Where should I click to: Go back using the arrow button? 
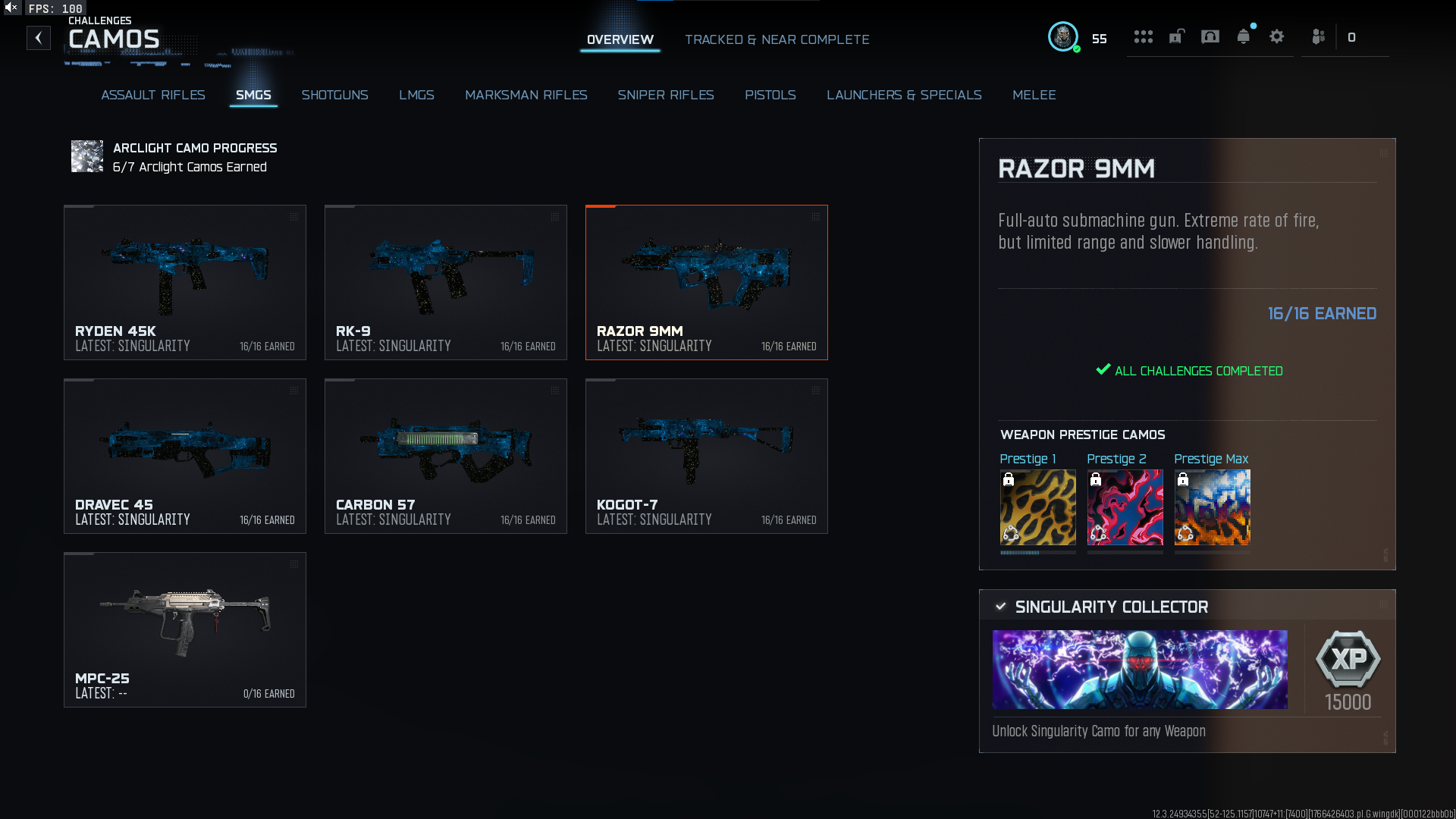(39, 38)
